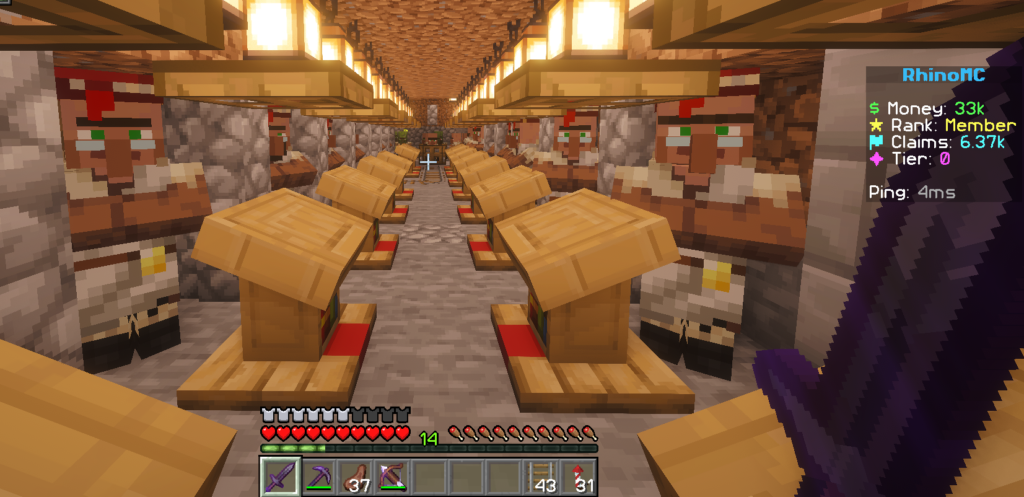Select the firework rocket stack of 31
Screen dimensions: 1024x497
579,476
